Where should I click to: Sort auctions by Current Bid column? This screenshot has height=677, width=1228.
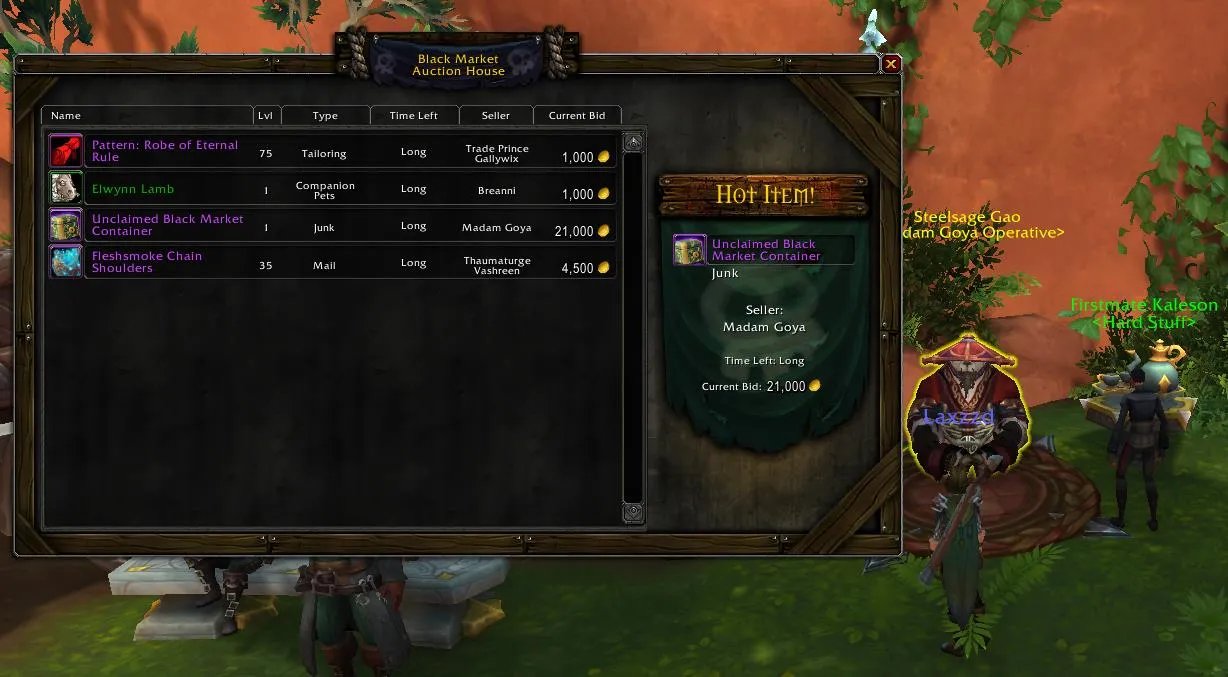577,115
